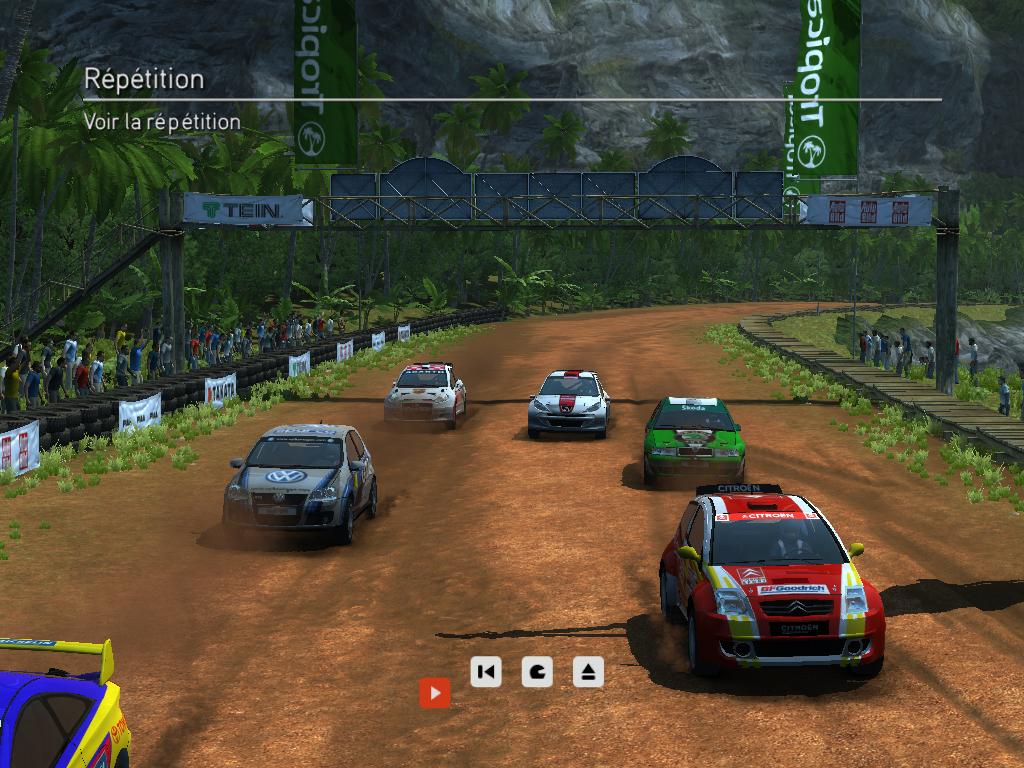Exit the replay with the eject button
1024x768 pixels.
[x=588, y=672]
